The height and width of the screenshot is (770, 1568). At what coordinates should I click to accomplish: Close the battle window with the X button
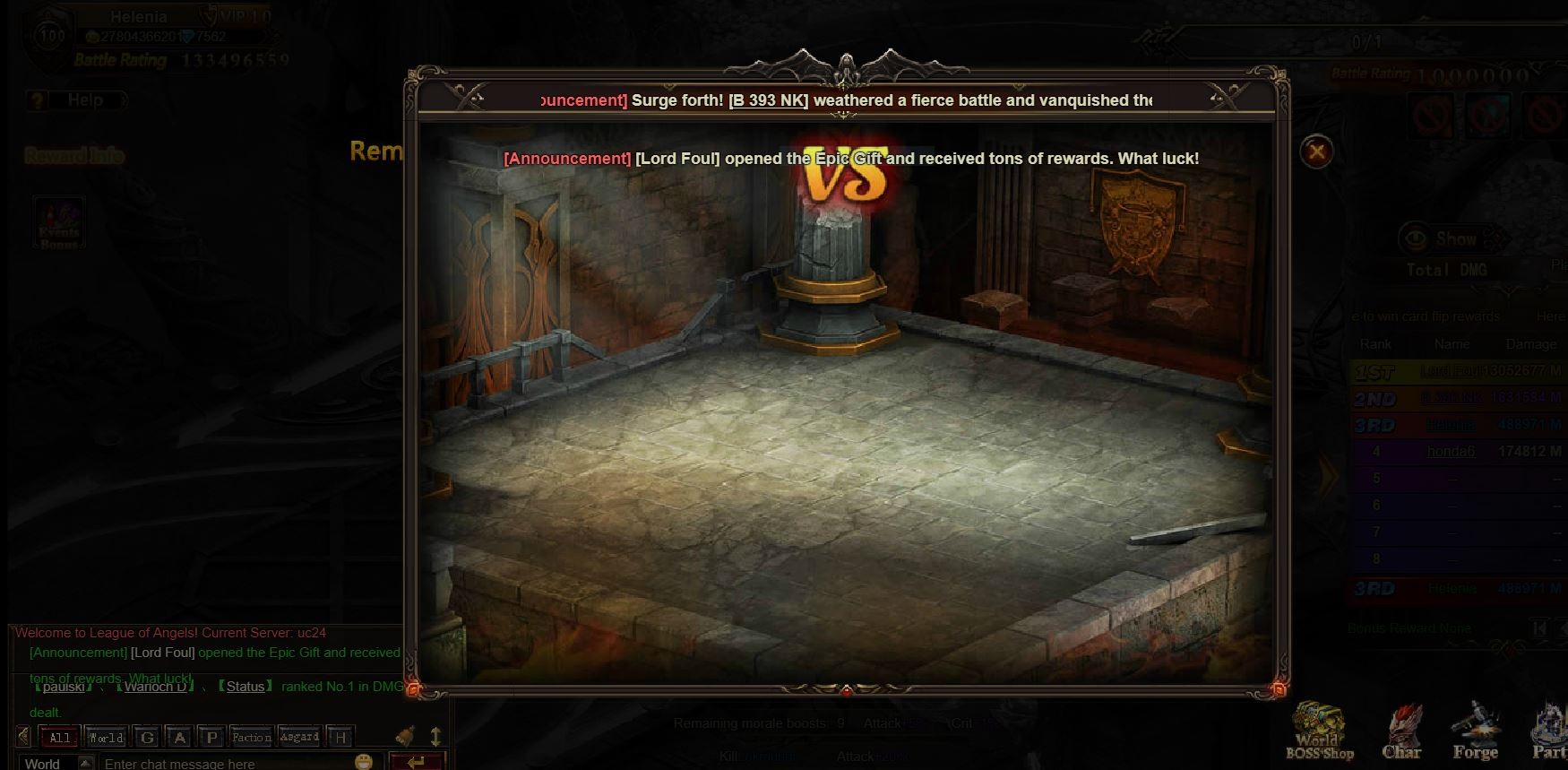[1316, 152]
